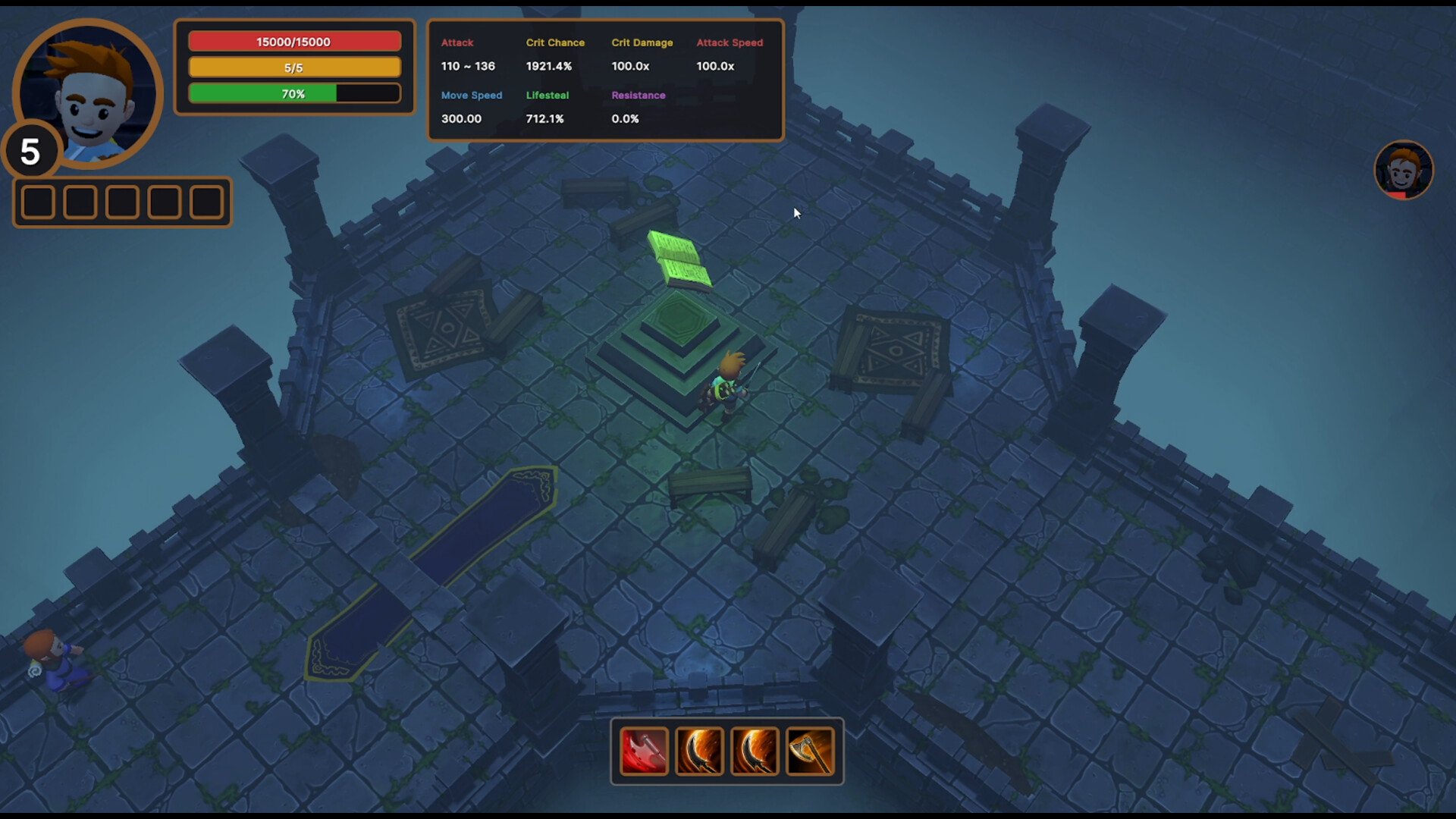Click the level 5 badge
Image resolution: width=1456 pixels, height=819 pixels.
30,152
